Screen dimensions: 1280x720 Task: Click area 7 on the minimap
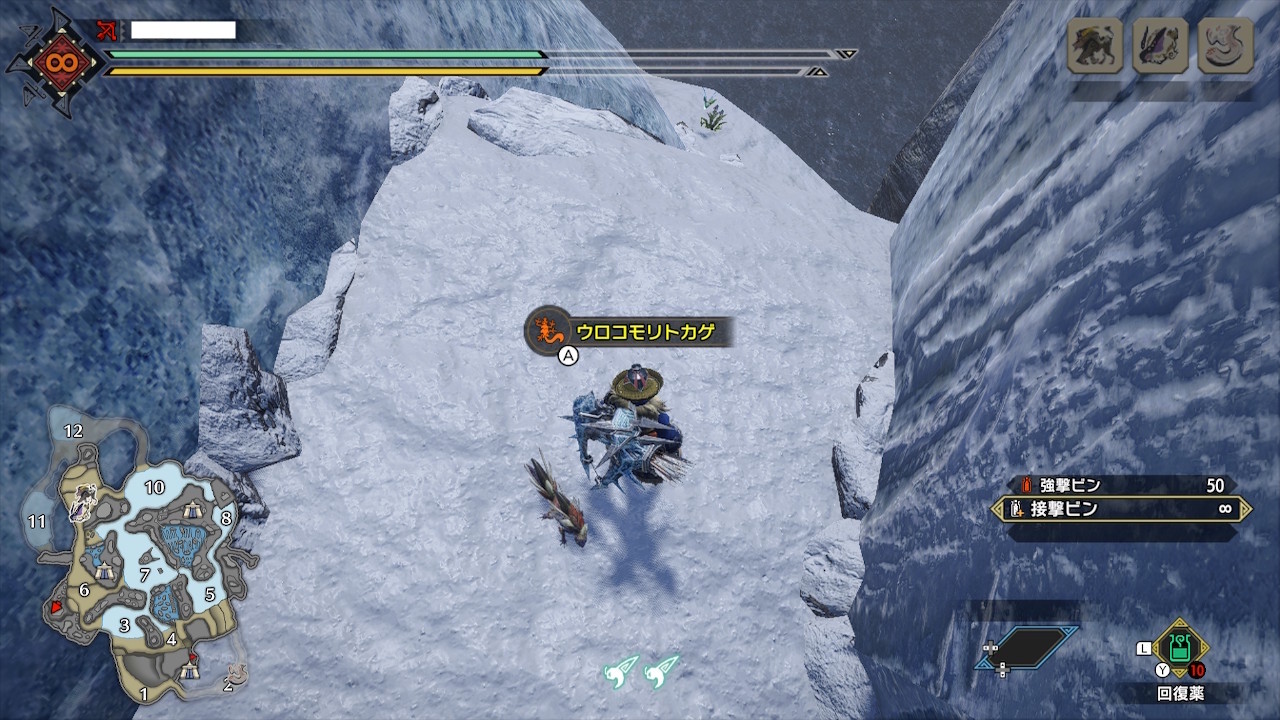145,574
